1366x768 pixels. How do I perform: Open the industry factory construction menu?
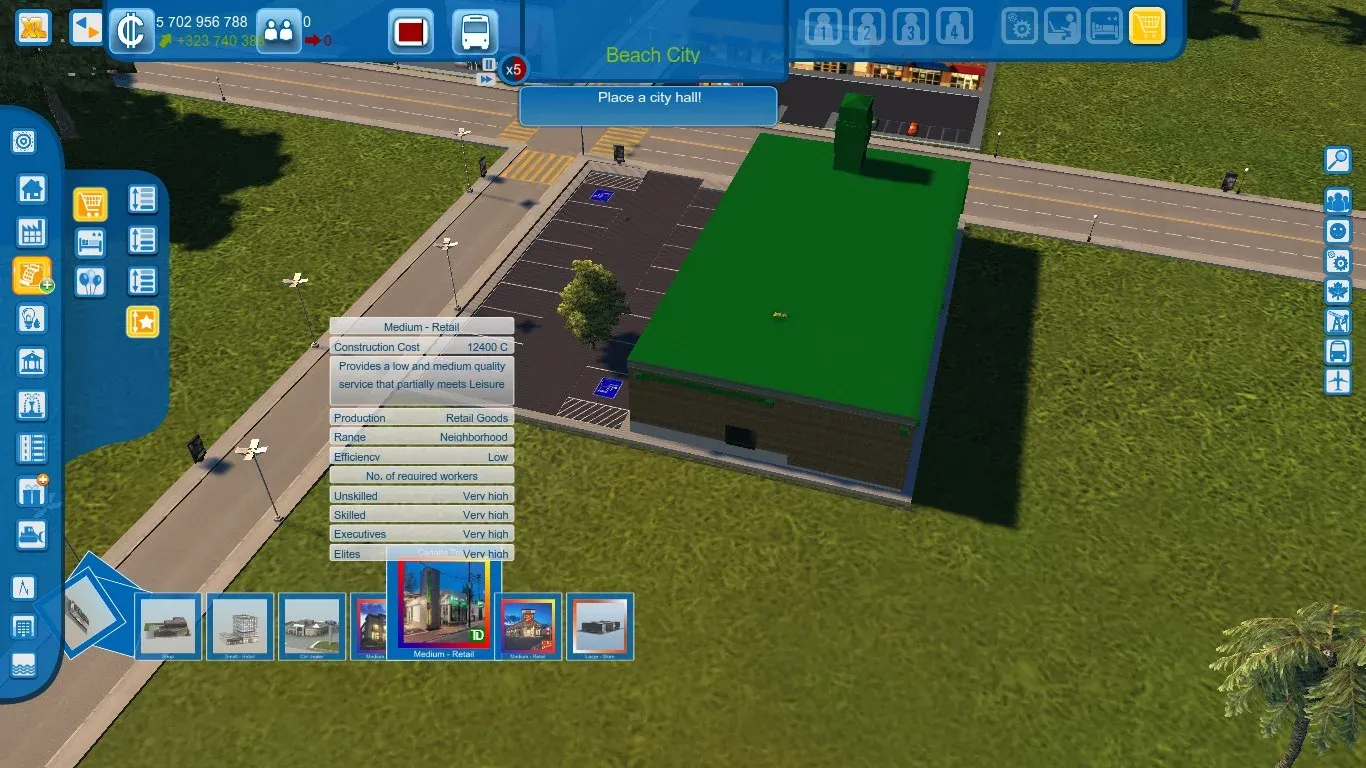[x=32, y=232]
